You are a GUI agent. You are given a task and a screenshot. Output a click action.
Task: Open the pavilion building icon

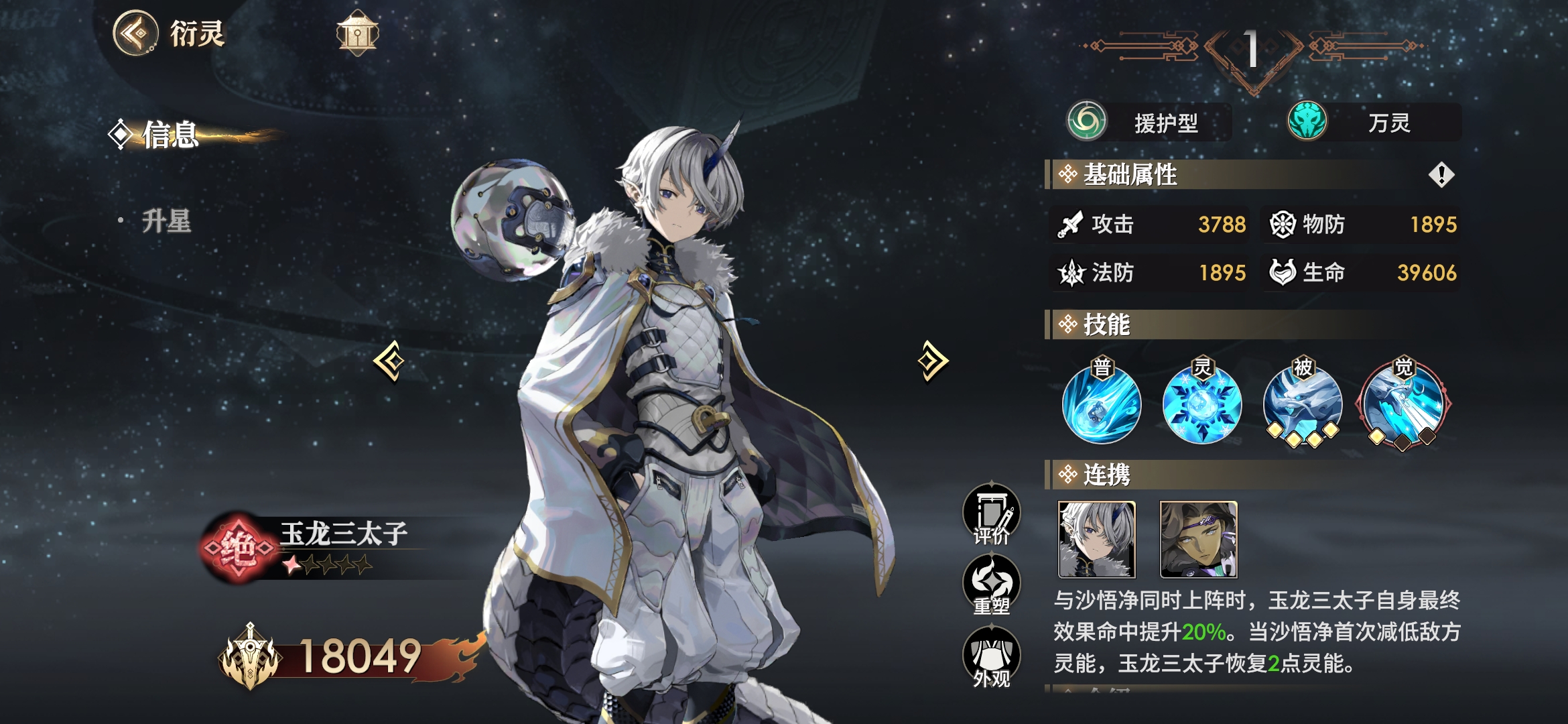(357, 33)
